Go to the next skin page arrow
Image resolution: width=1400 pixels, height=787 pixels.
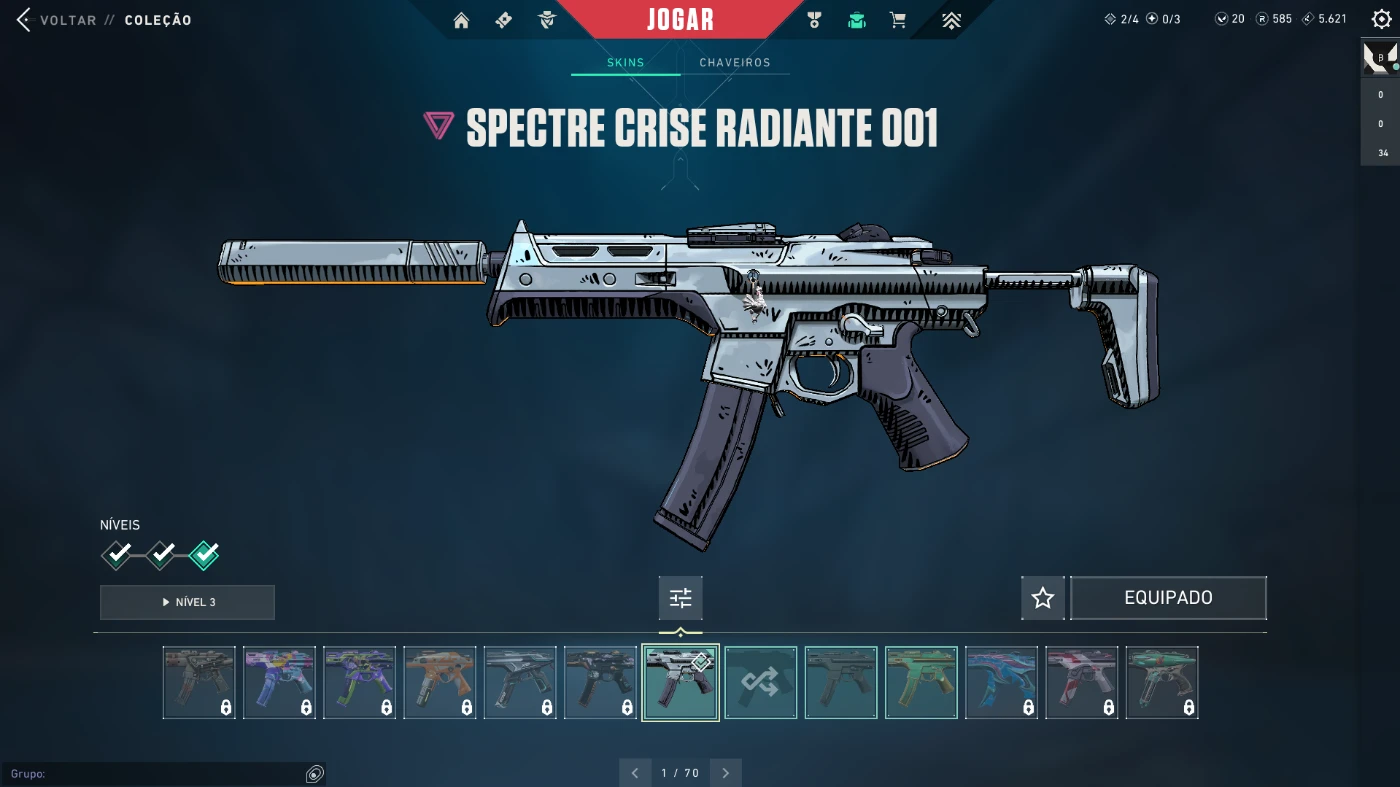pos(725,773)
